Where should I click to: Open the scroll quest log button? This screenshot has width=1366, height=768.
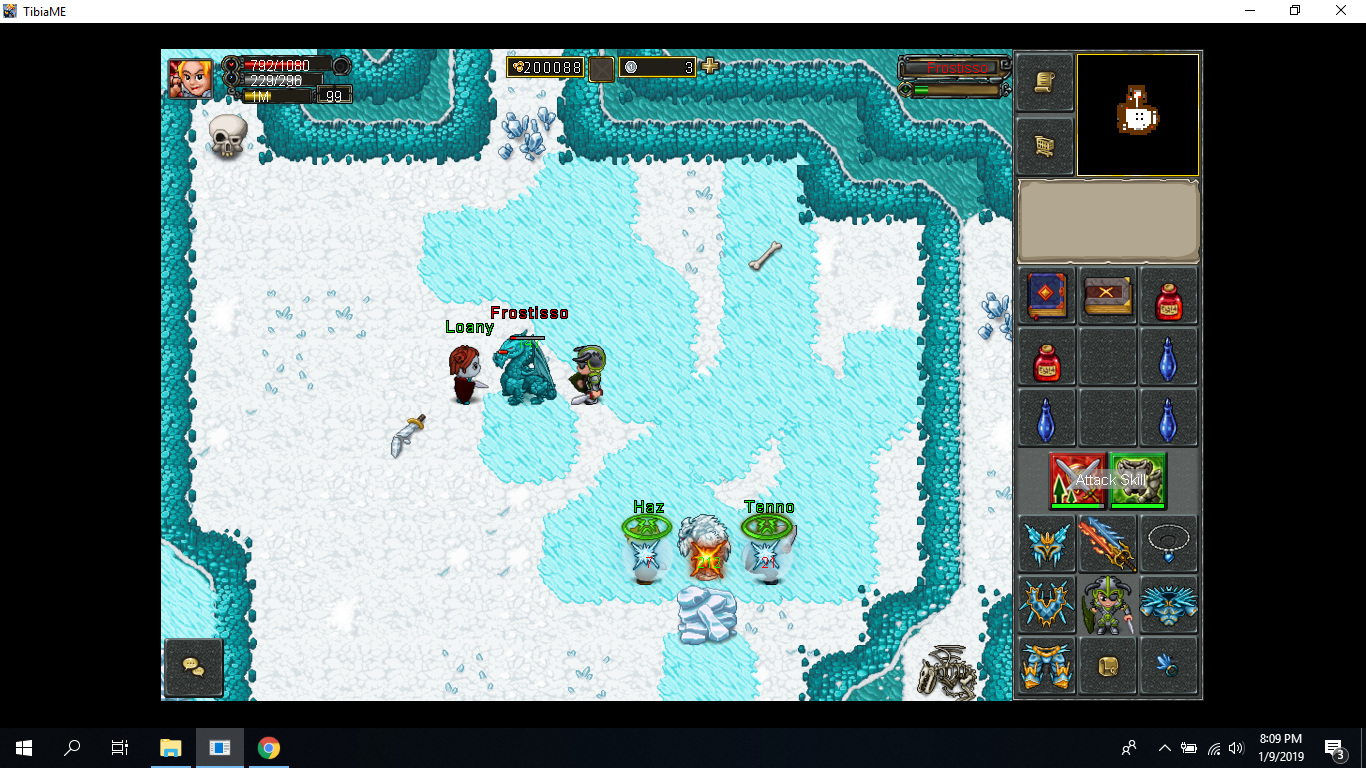(x=1045, y=83)
